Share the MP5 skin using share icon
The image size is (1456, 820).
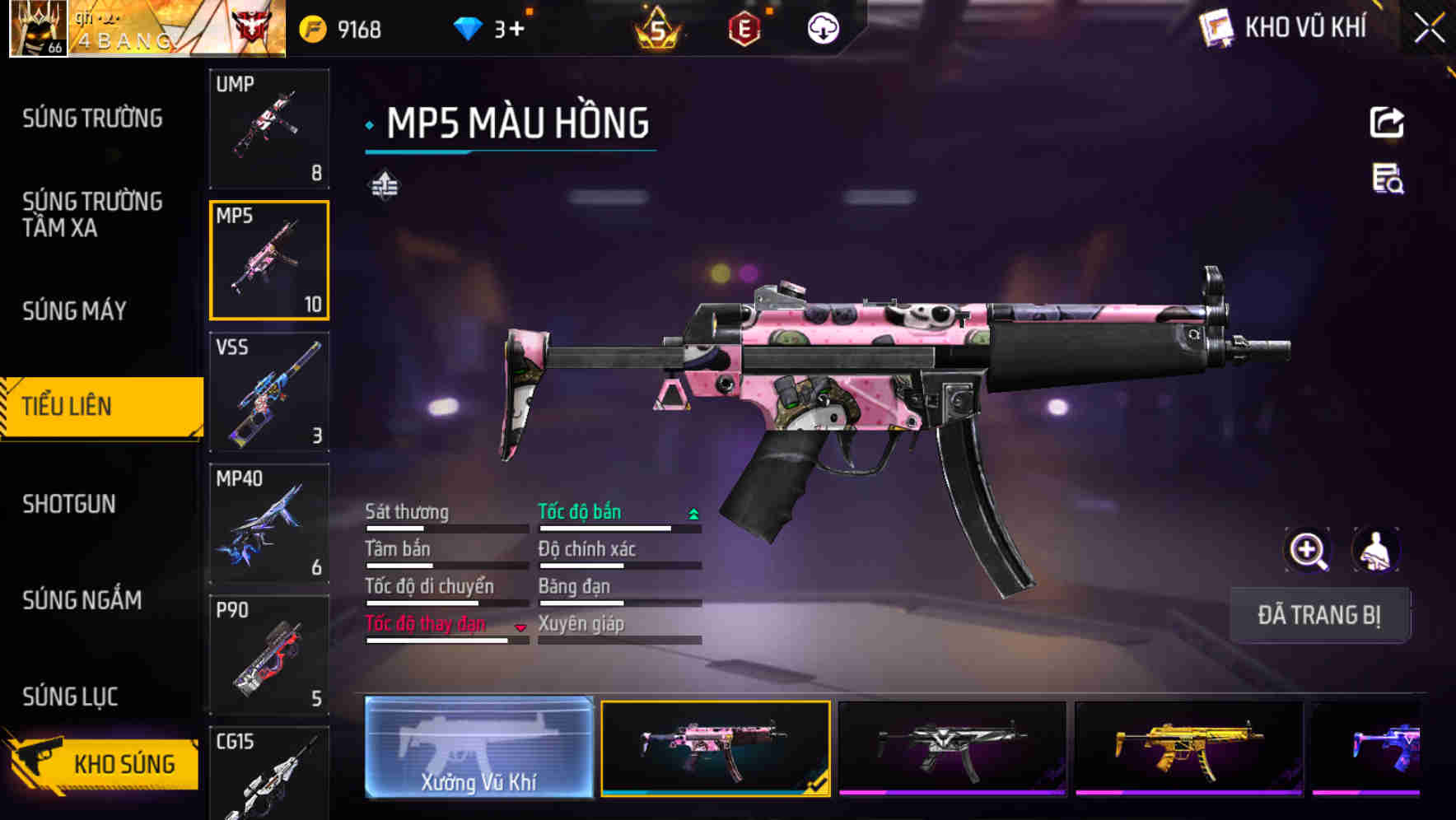click(x=1387, y=123)
